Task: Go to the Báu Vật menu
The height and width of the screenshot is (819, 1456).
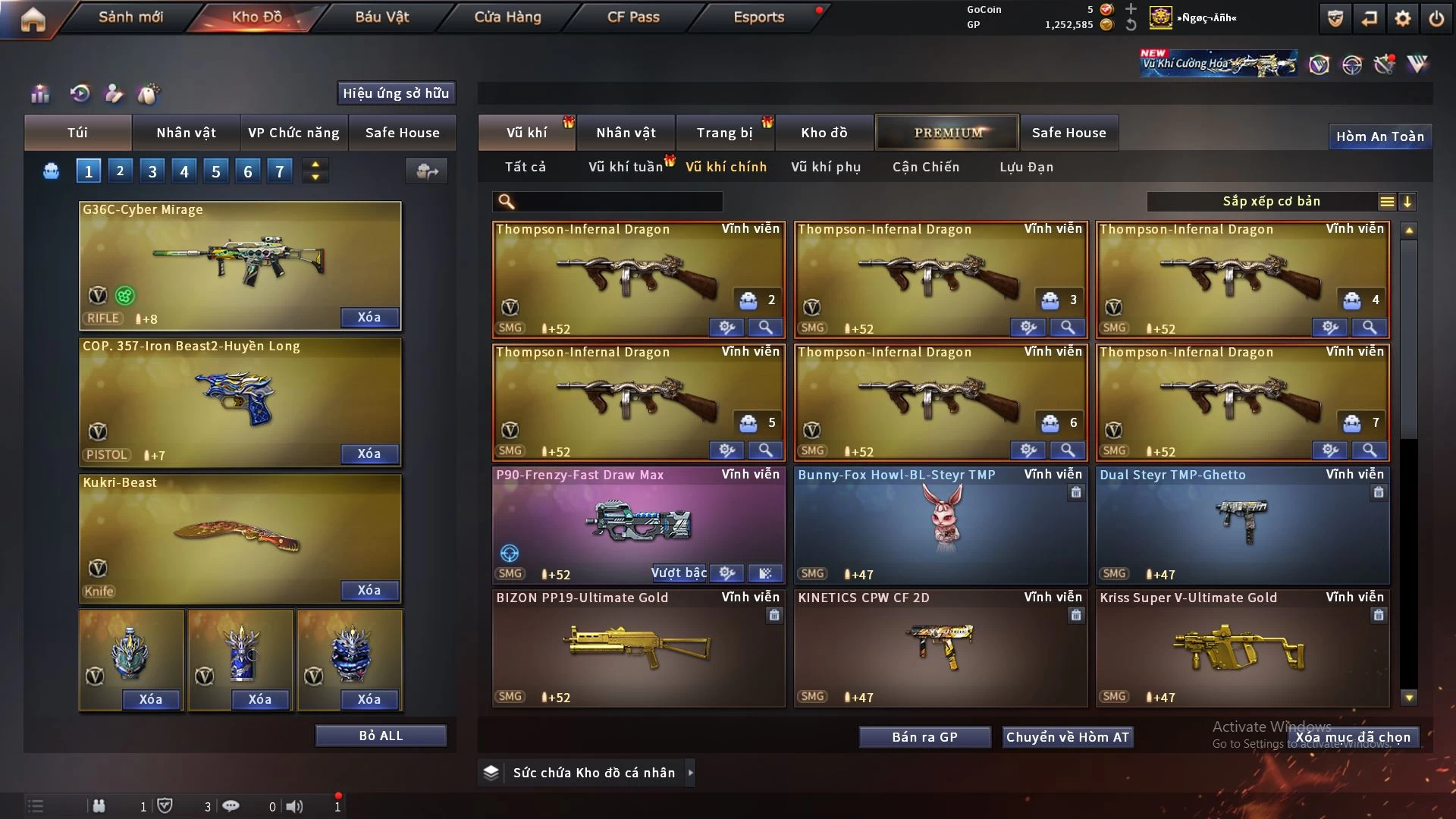Action: (x=381, y=17)
